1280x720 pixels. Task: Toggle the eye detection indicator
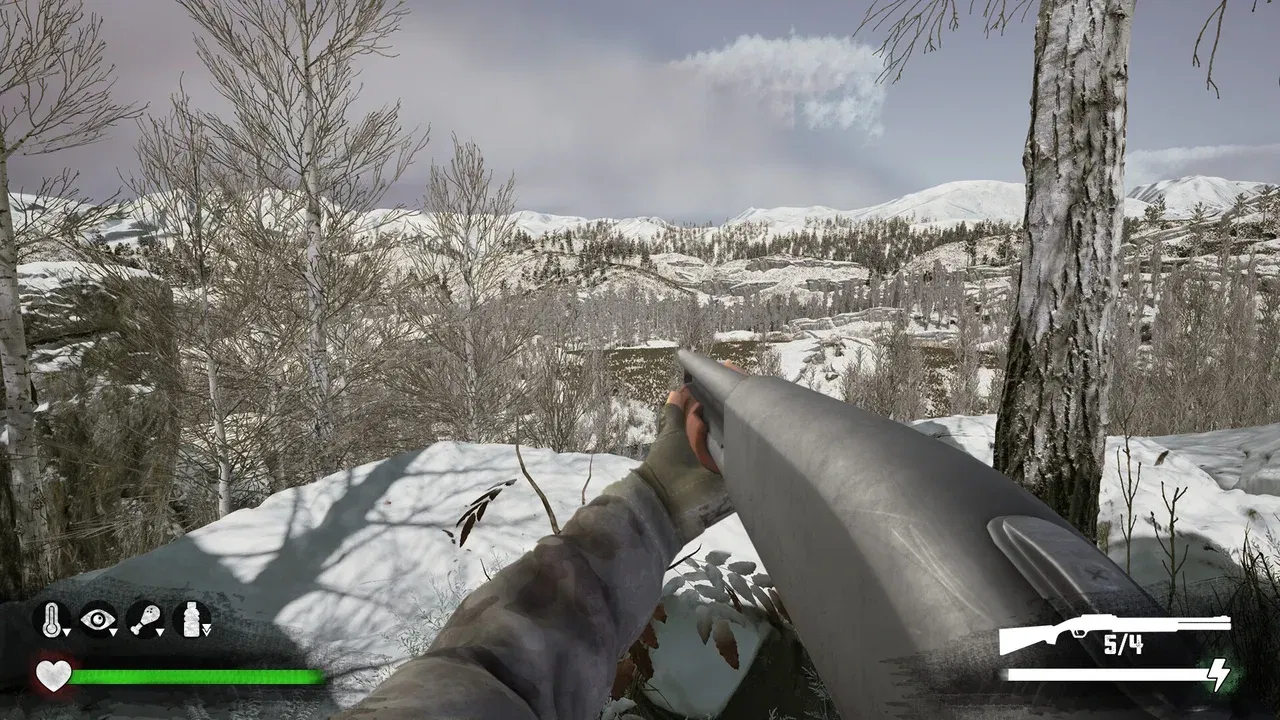point(97,617)
